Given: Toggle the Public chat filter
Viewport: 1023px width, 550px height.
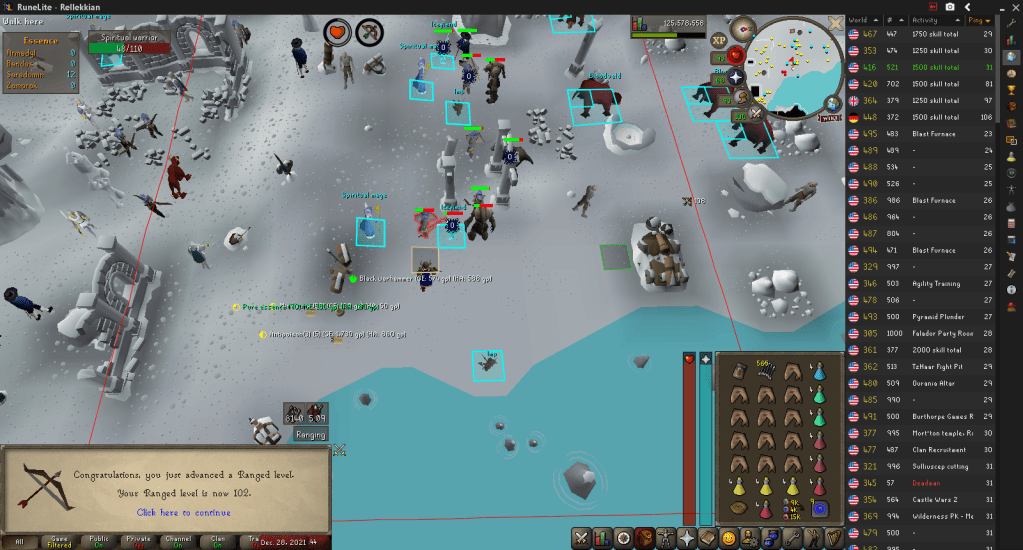Looking at the screenshot, I should coord(97,541).
